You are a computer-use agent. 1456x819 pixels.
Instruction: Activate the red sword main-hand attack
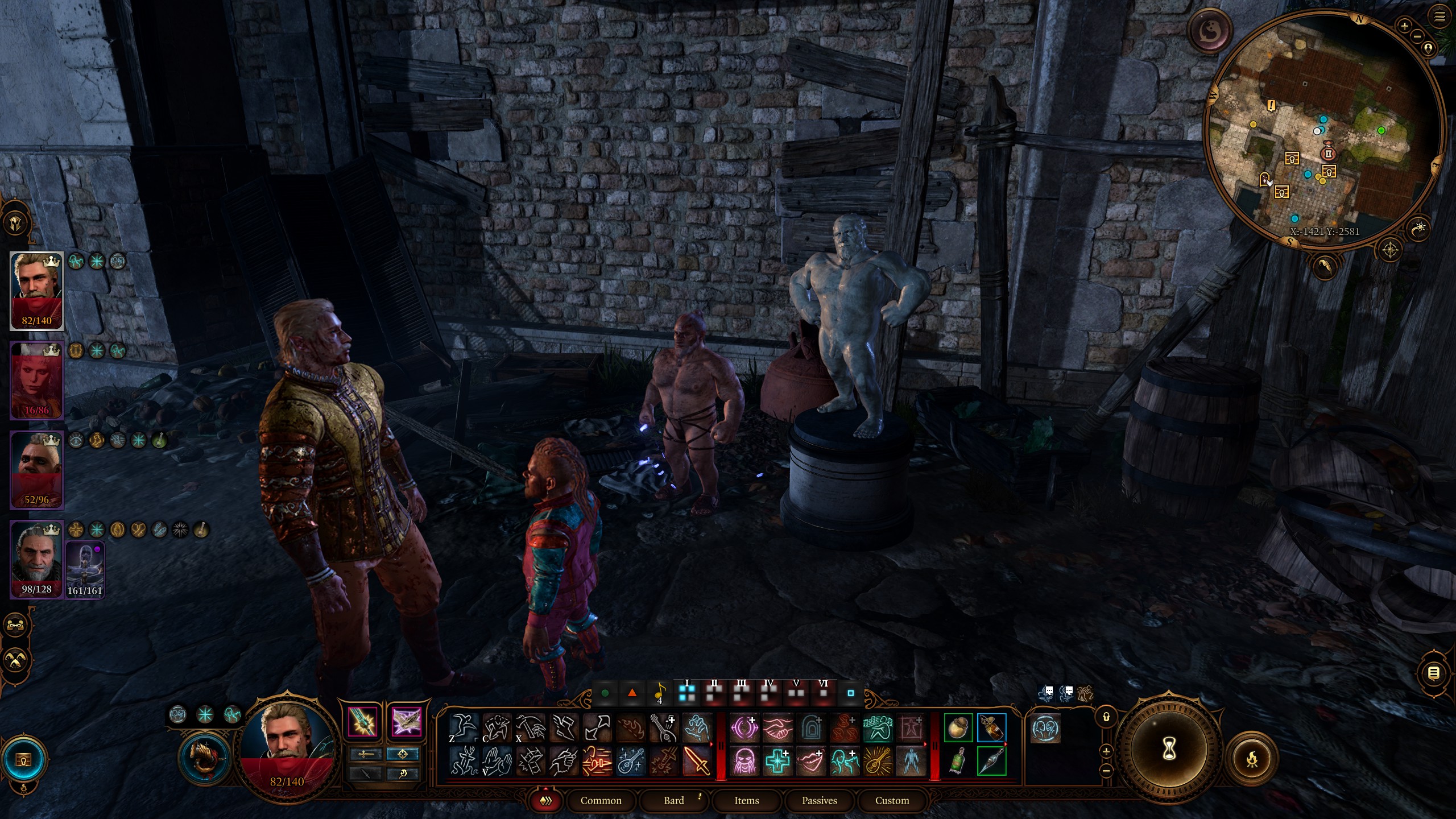[x=696, y=761]
